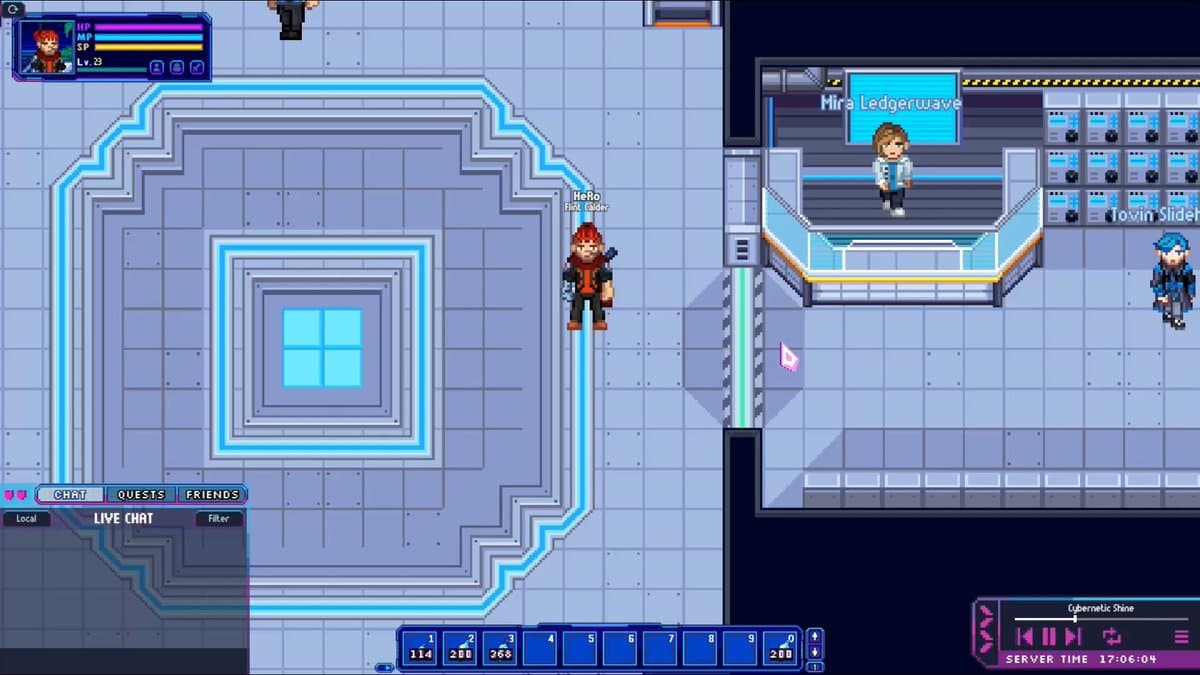This screenshot has width=1200, height=675.
Task: Click the hotbar page down arrow
Action: pyautogui.click(x=815, y=653)
